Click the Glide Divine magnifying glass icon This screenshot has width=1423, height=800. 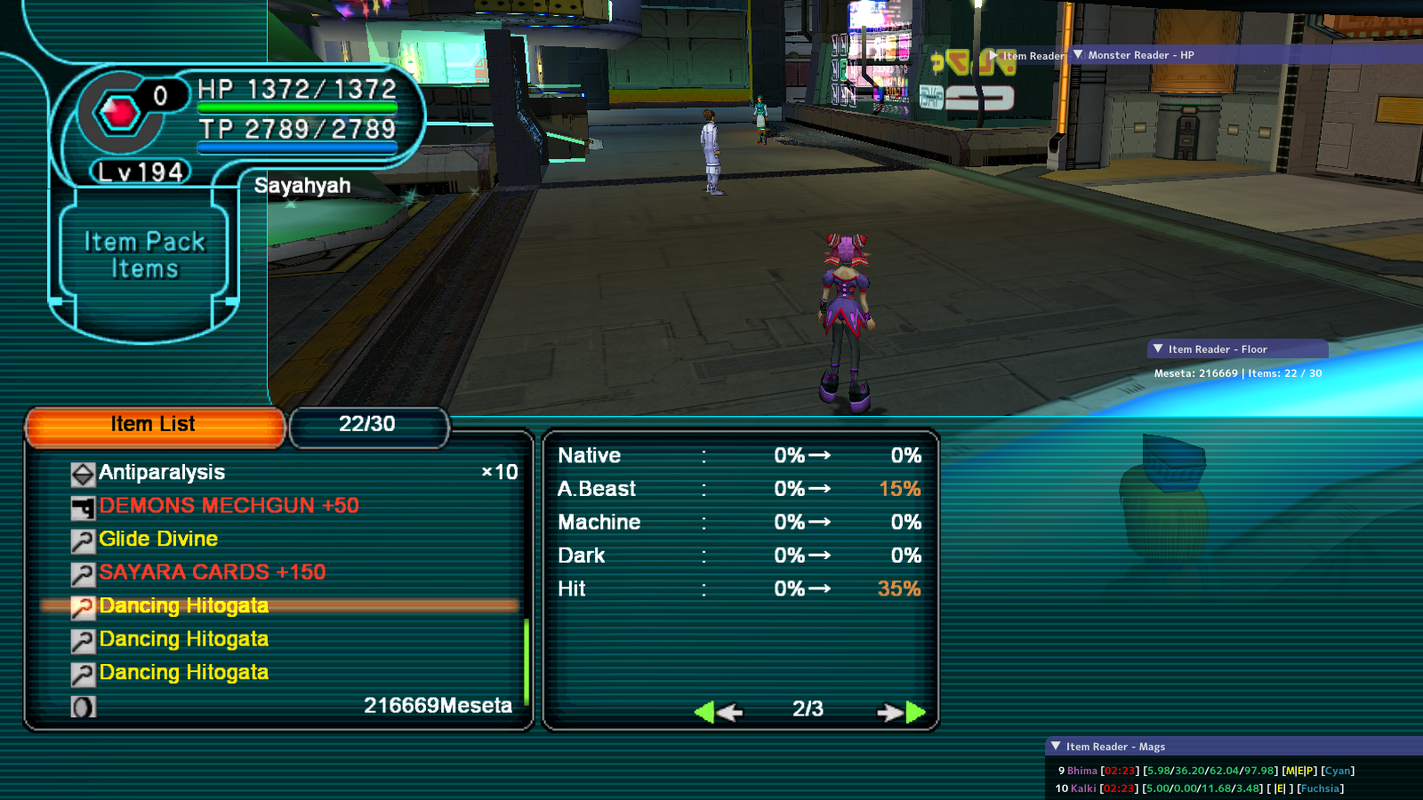coord(83,539)
